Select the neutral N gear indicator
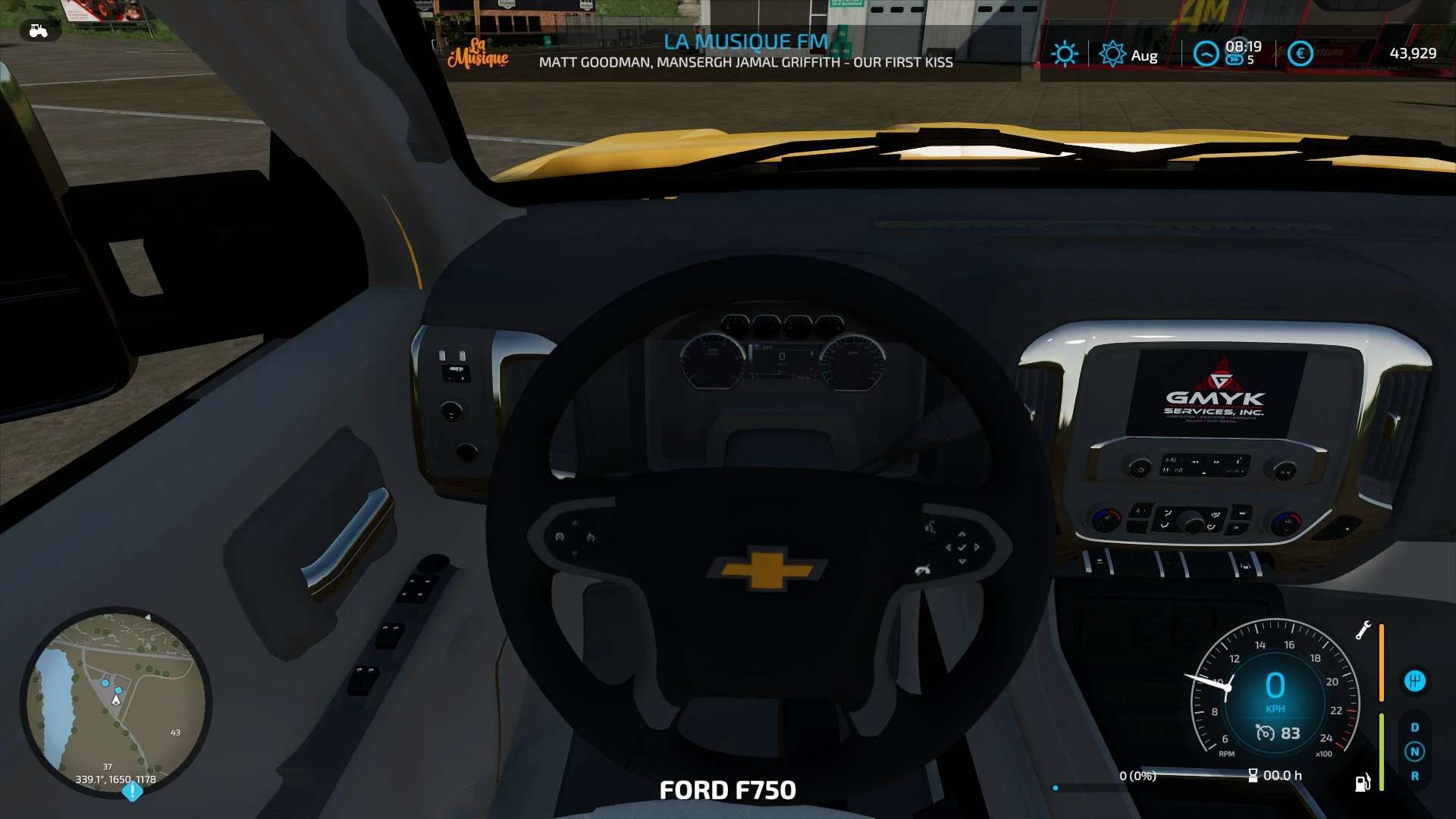Image resolution: width=1456 pixels, height=819 pixels. [x=1414, y=752]
